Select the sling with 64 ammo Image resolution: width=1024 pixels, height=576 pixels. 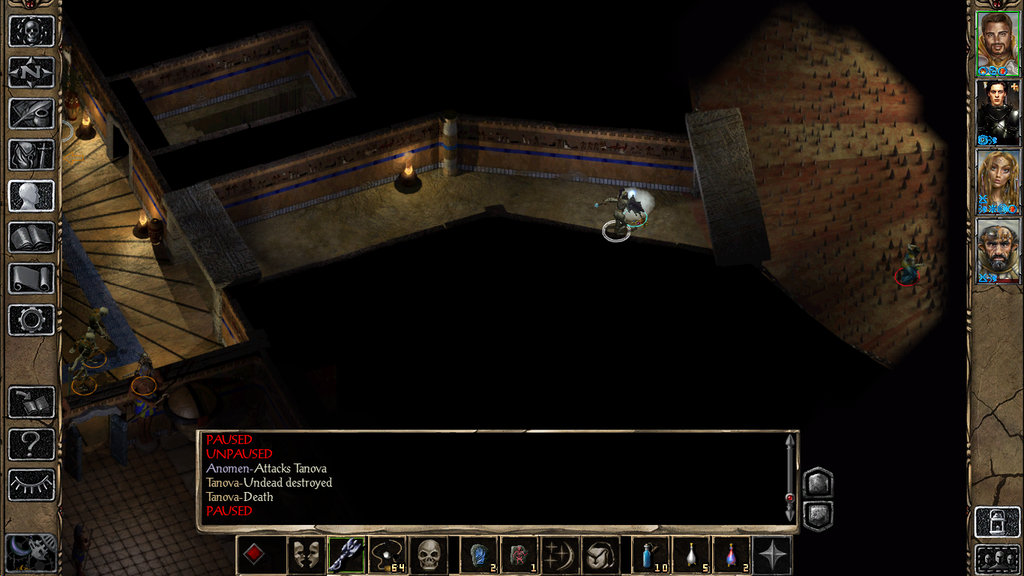coord(386,555)
